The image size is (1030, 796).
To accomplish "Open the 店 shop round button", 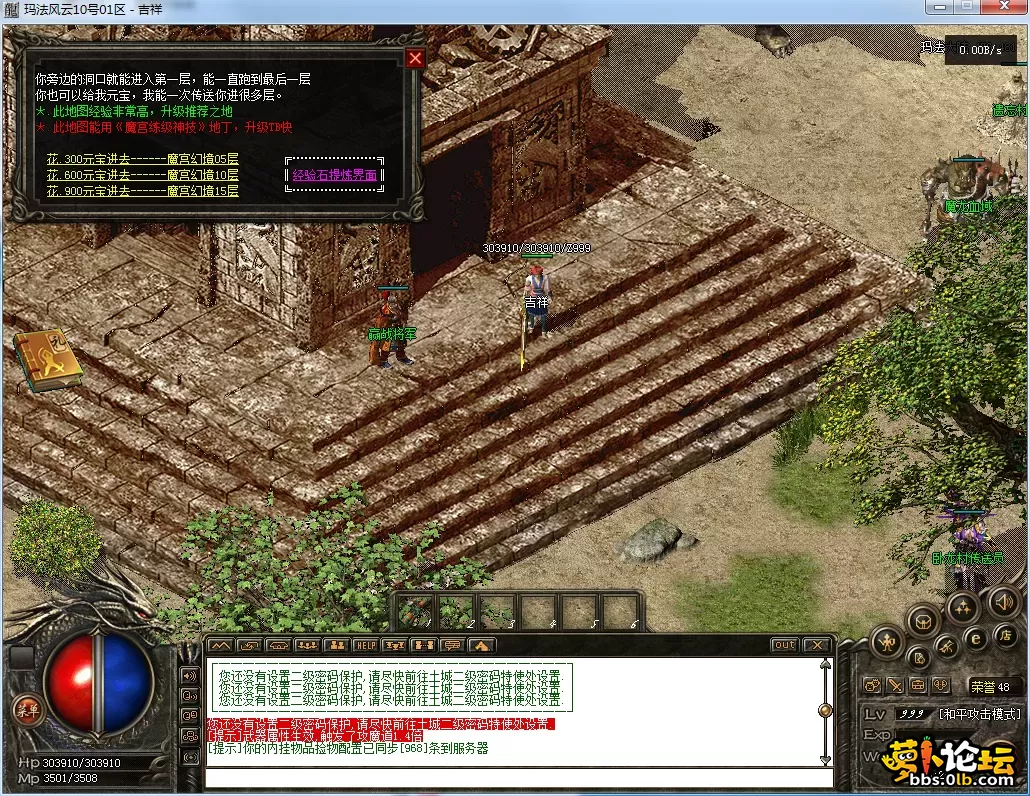I will point(1006,636).
